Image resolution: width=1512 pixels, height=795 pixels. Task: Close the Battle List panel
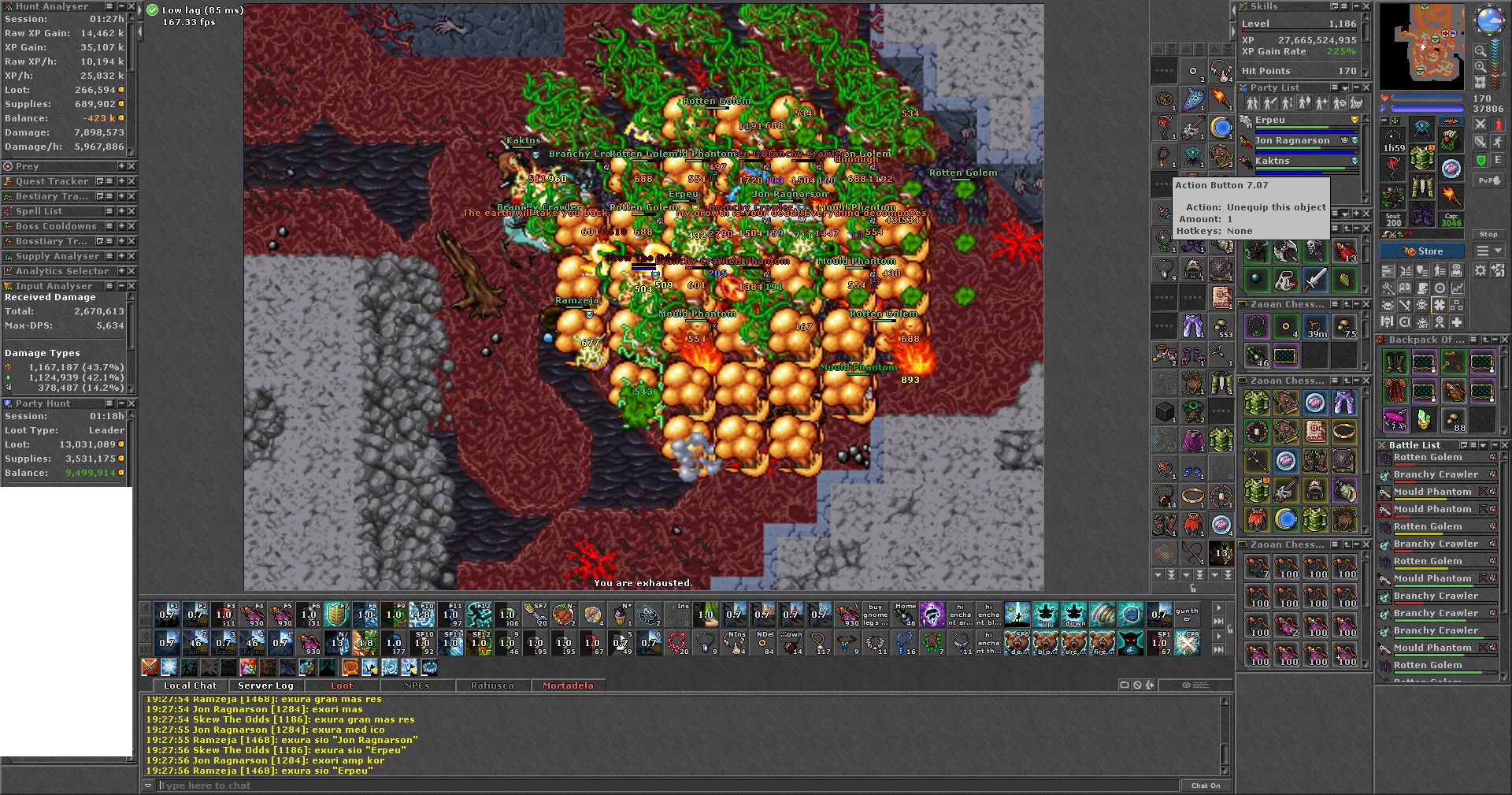tap(1505, 445)
